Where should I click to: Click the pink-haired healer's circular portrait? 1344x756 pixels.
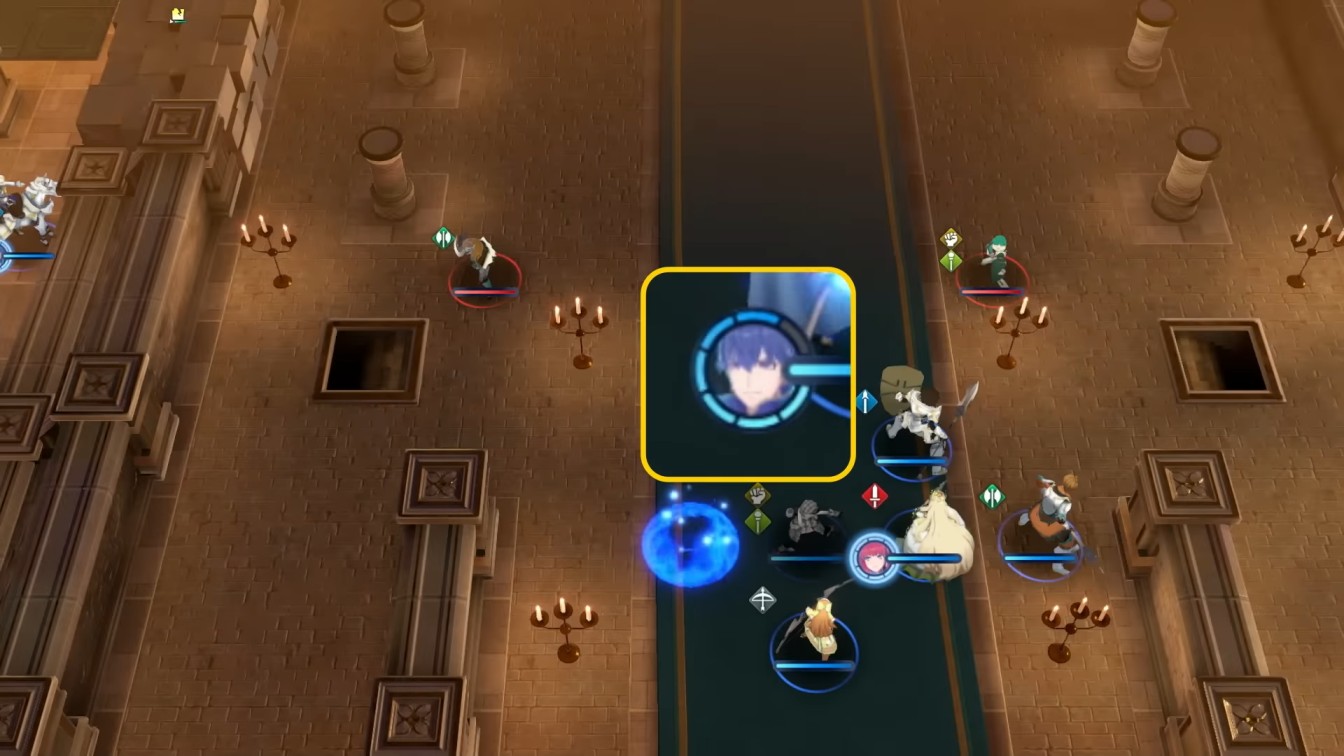click(x=874, y=558)
